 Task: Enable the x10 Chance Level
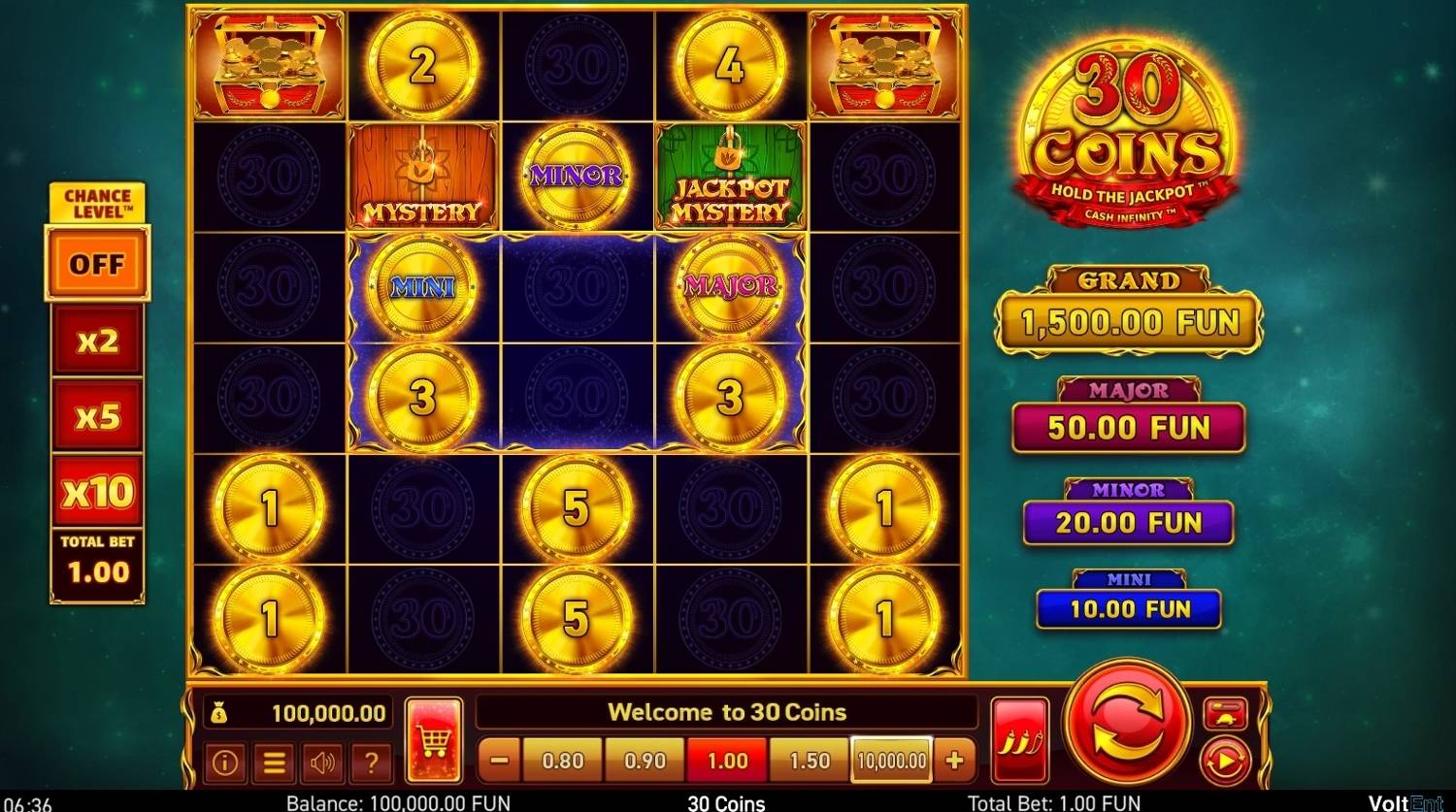coord(96,493)
